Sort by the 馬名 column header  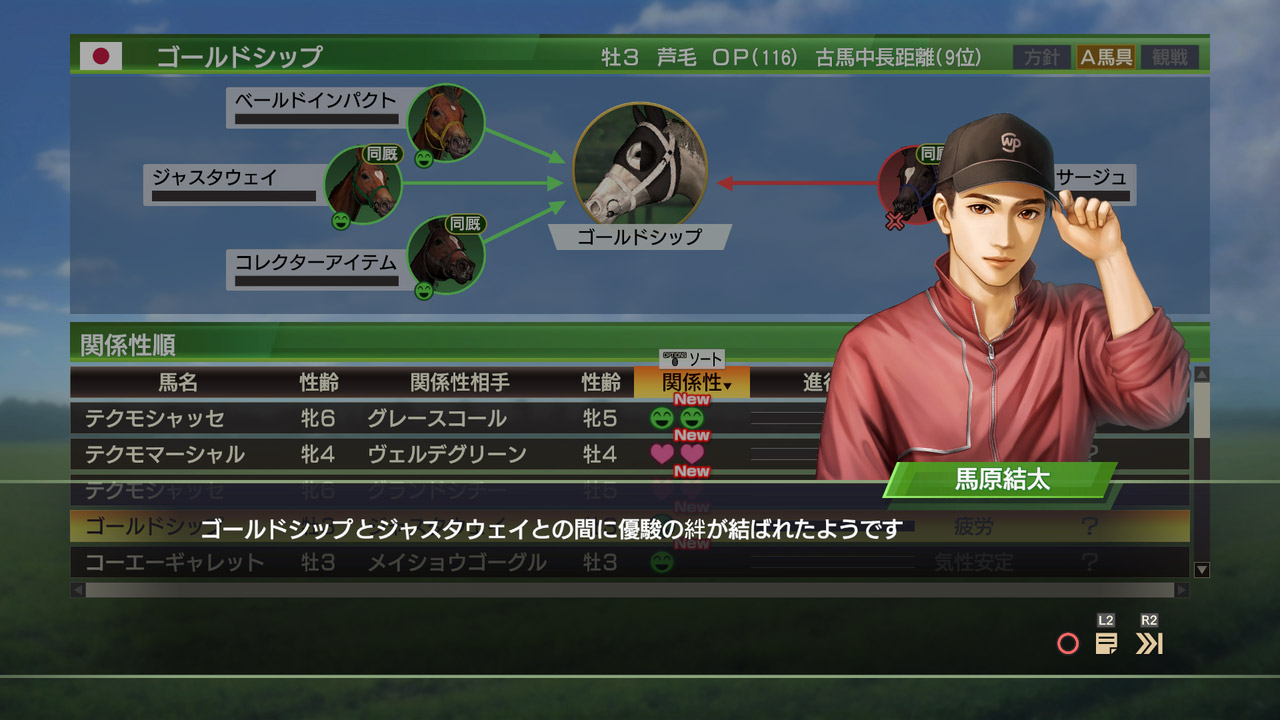point(178,382)
